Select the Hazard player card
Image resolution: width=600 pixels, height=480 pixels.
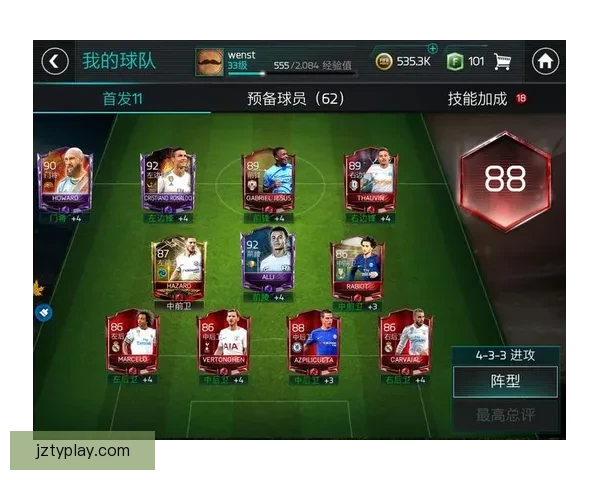point(179,265)
